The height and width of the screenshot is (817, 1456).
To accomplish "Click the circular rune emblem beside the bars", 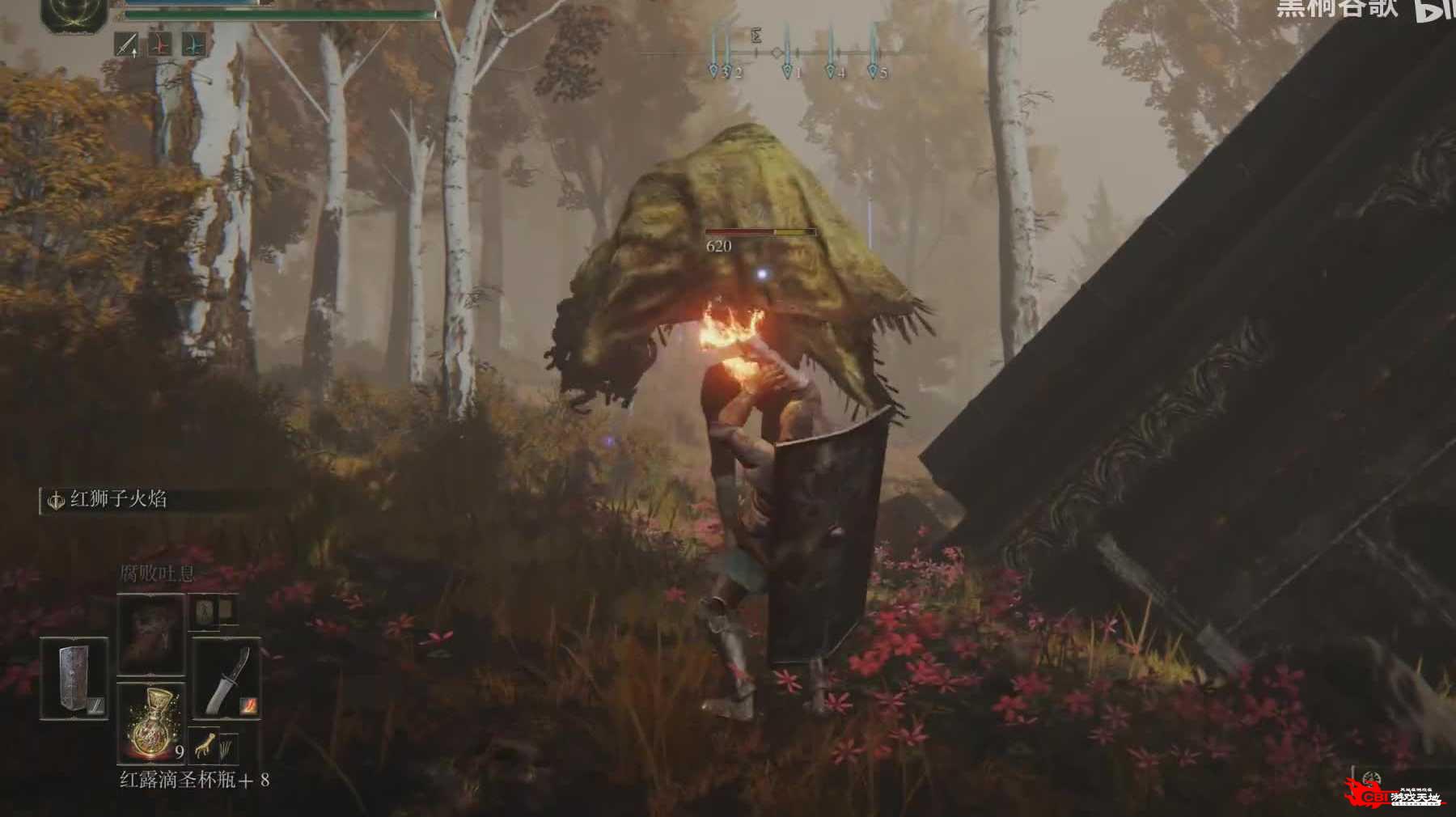I will 74,14.
